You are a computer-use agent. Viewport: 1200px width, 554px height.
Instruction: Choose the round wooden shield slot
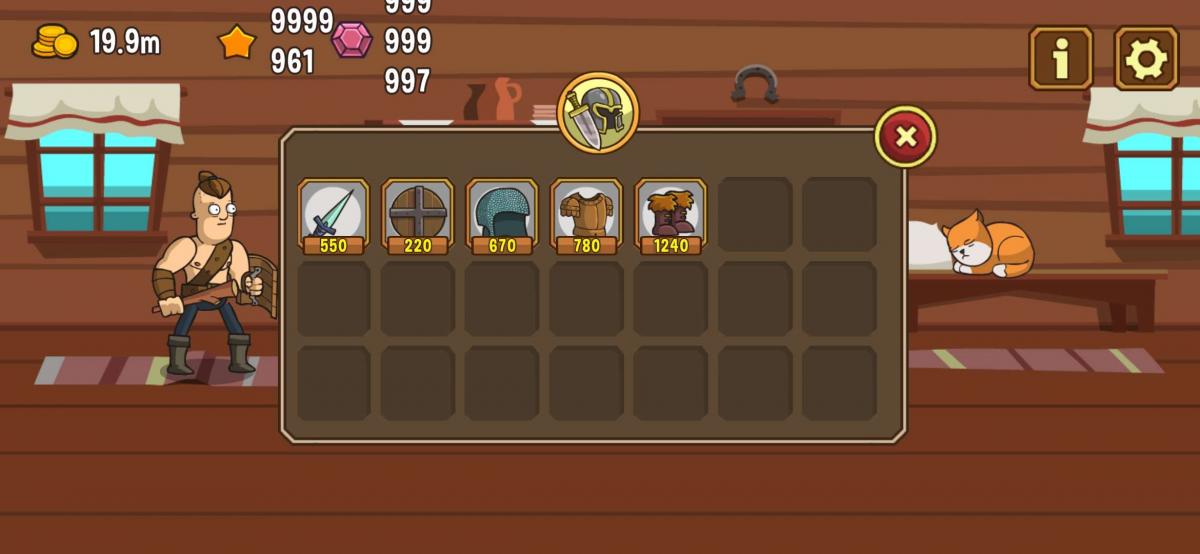[x=417, y=214]
